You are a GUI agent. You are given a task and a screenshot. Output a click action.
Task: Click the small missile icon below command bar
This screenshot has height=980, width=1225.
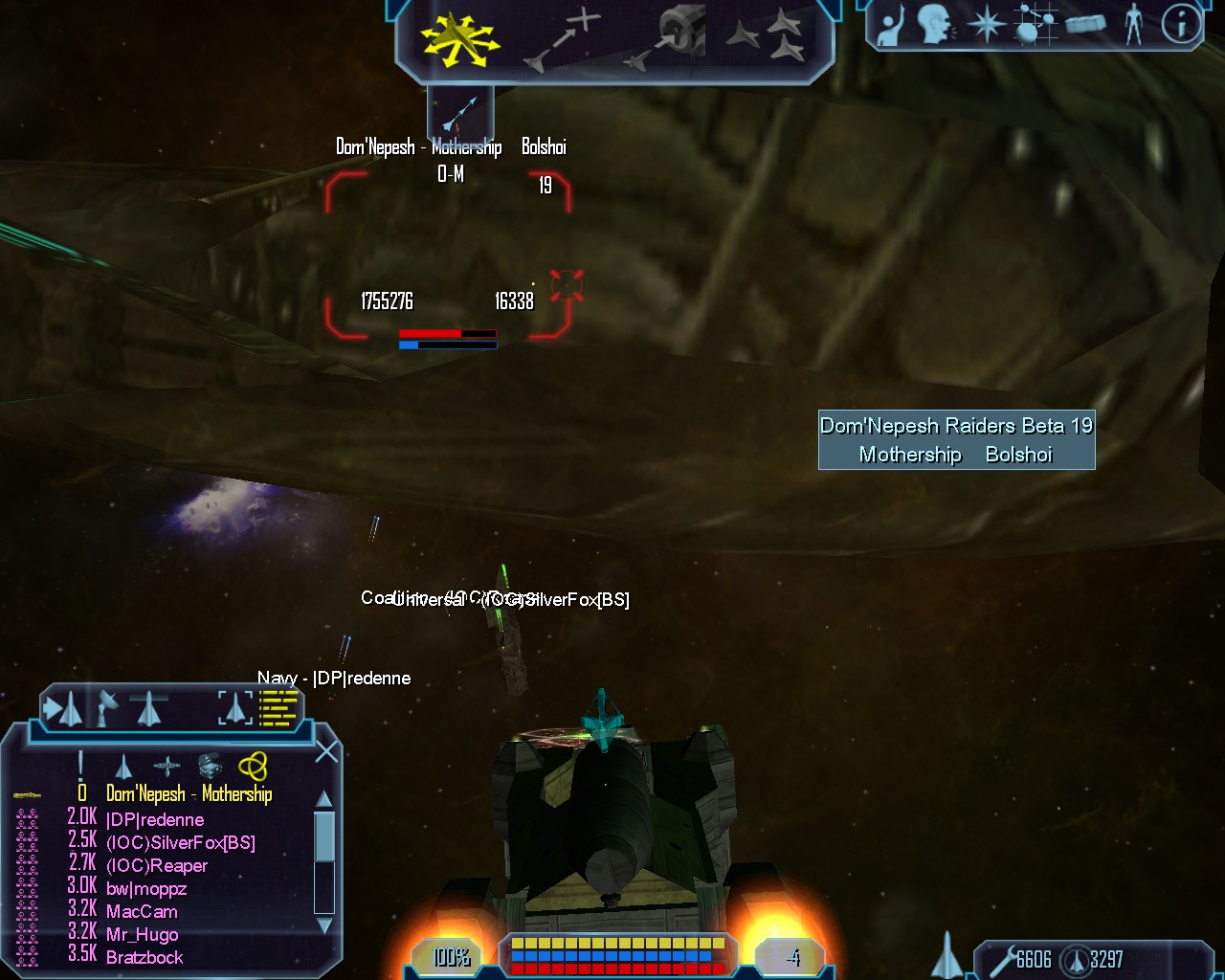(459, 113)
